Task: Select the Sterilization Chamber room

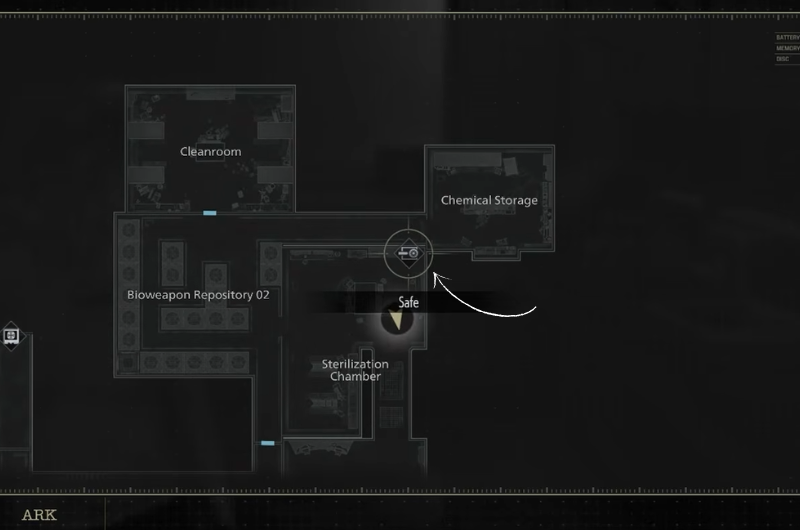Action: pos(354,370)
